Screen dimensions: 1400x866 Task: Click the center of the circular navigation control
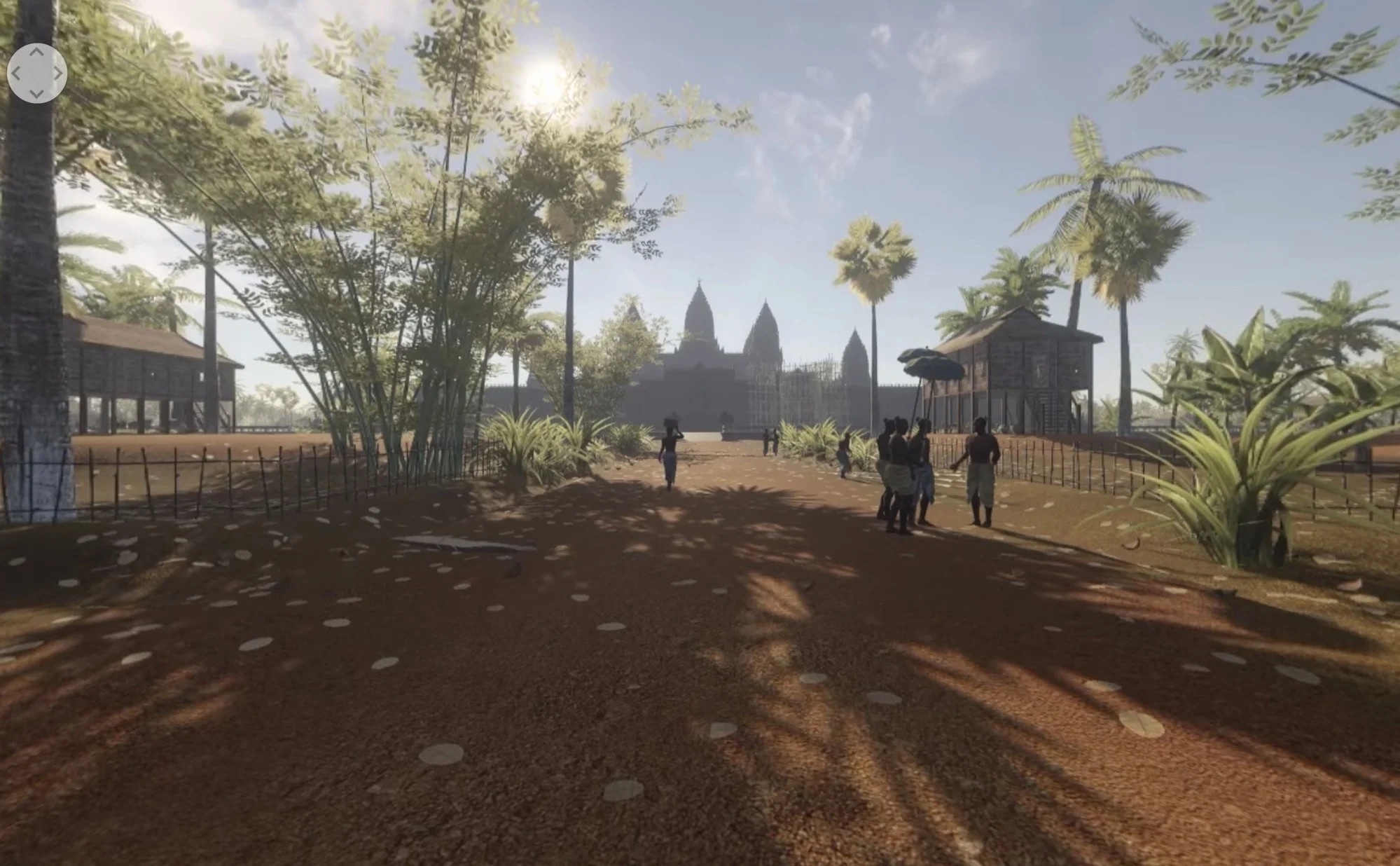click(x=36, y=72)
